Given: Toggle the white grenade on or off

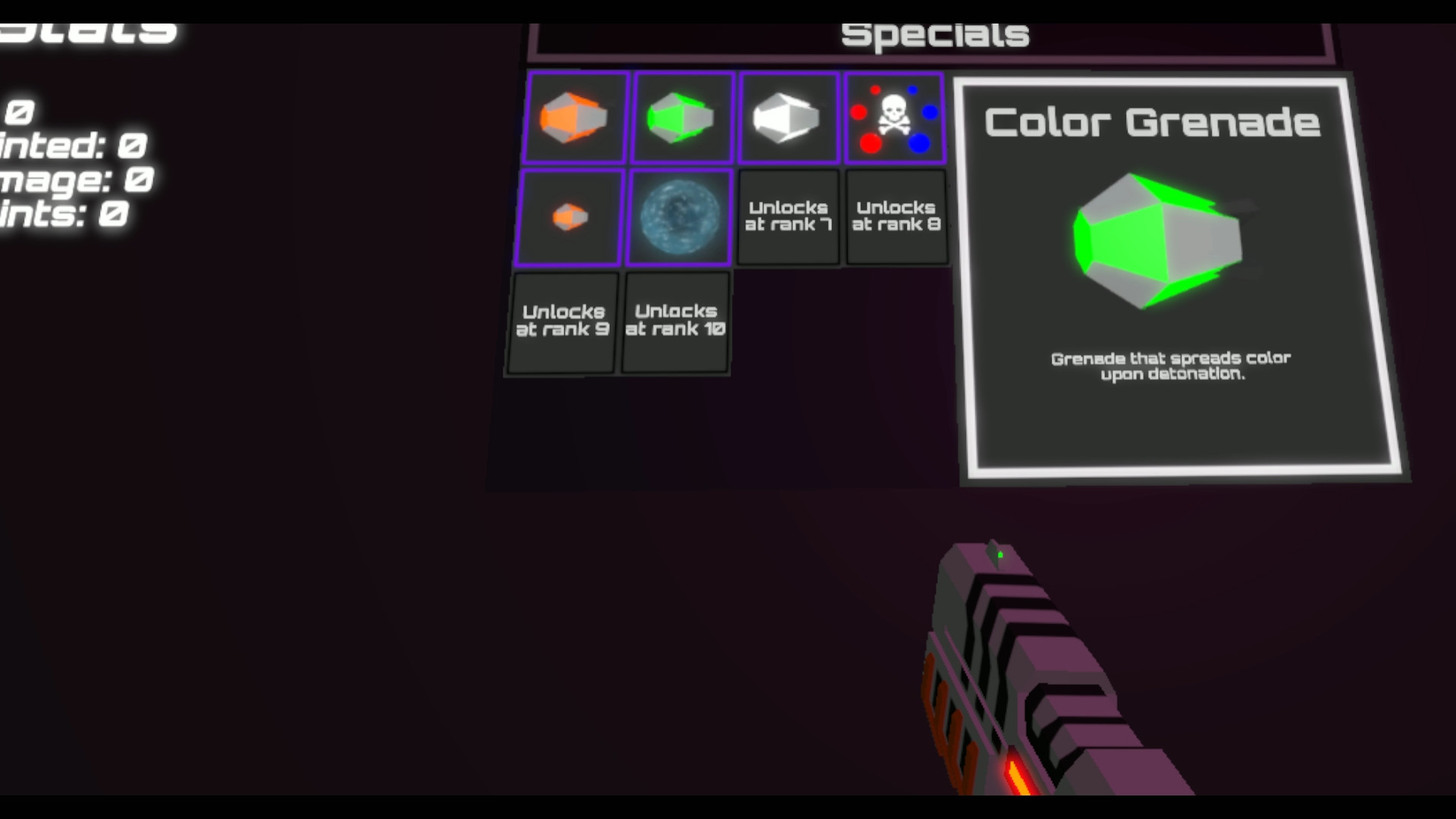Looking at the screenshot, I should coord(787,117).
